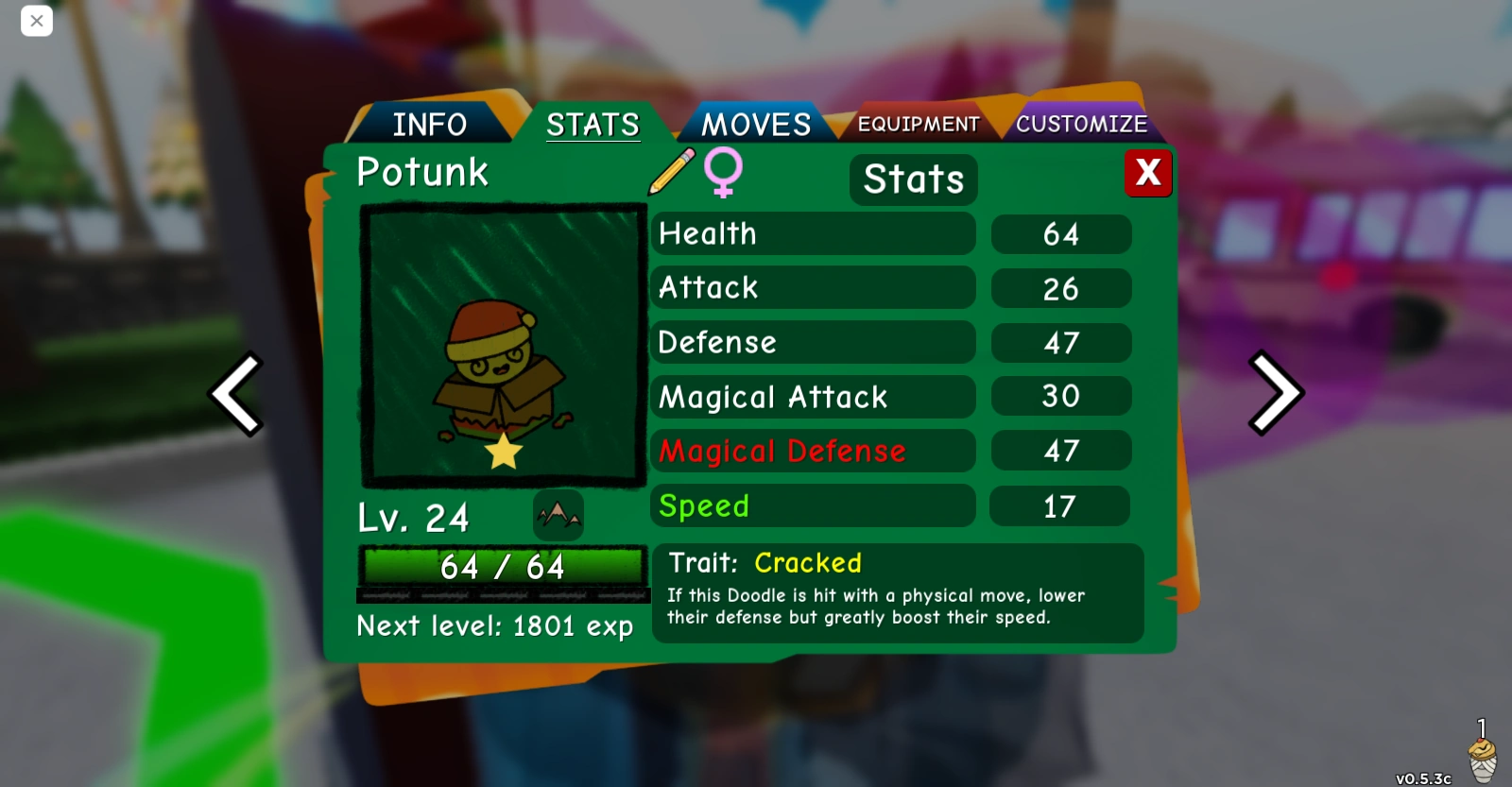Click the Next level 1801 exp text
This screenshot has width=1512, height=787.
(x=495, y=625)
